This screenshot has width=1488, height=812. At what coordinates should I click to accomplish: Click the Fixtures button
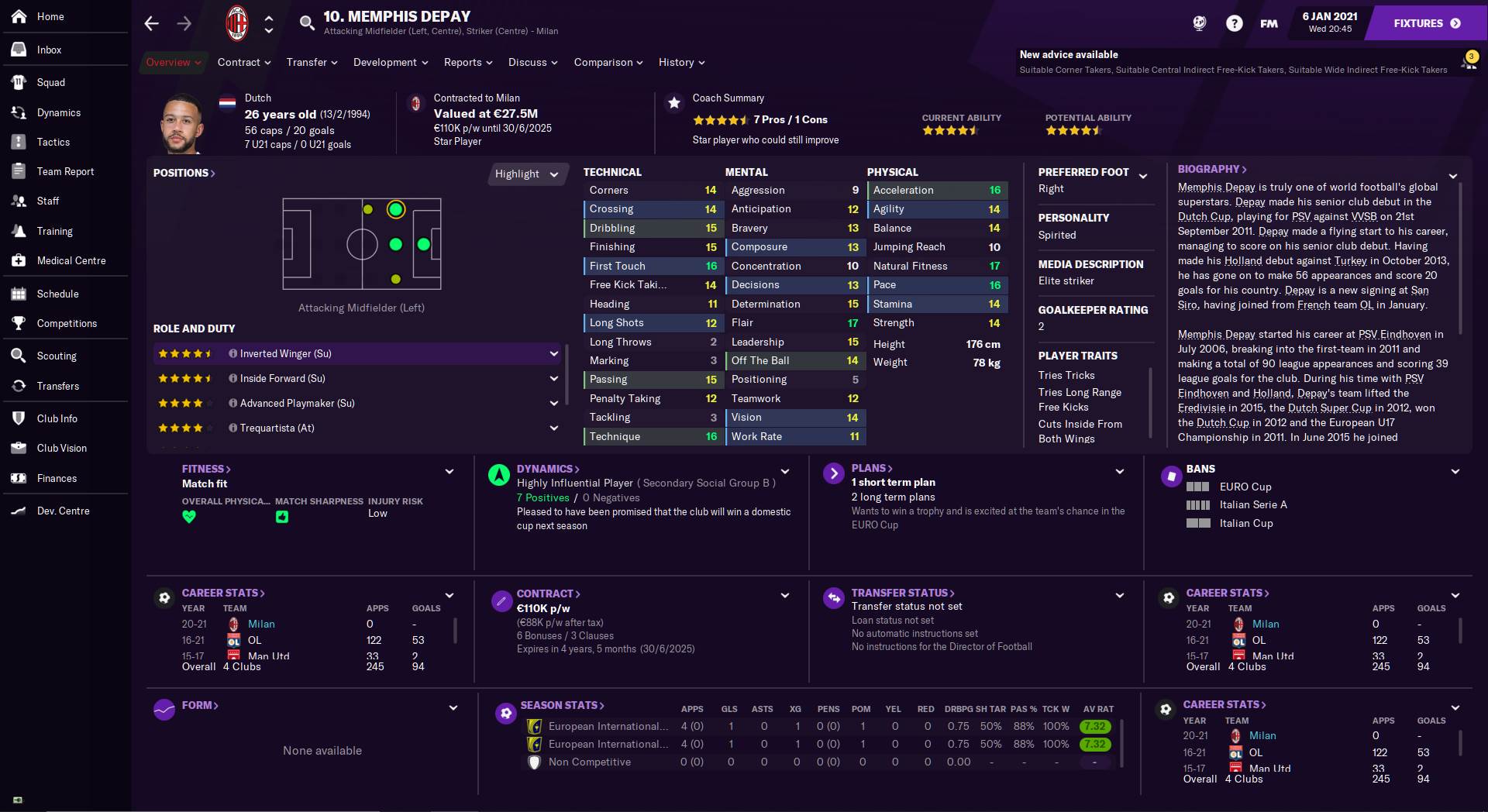click(1424, 22)
